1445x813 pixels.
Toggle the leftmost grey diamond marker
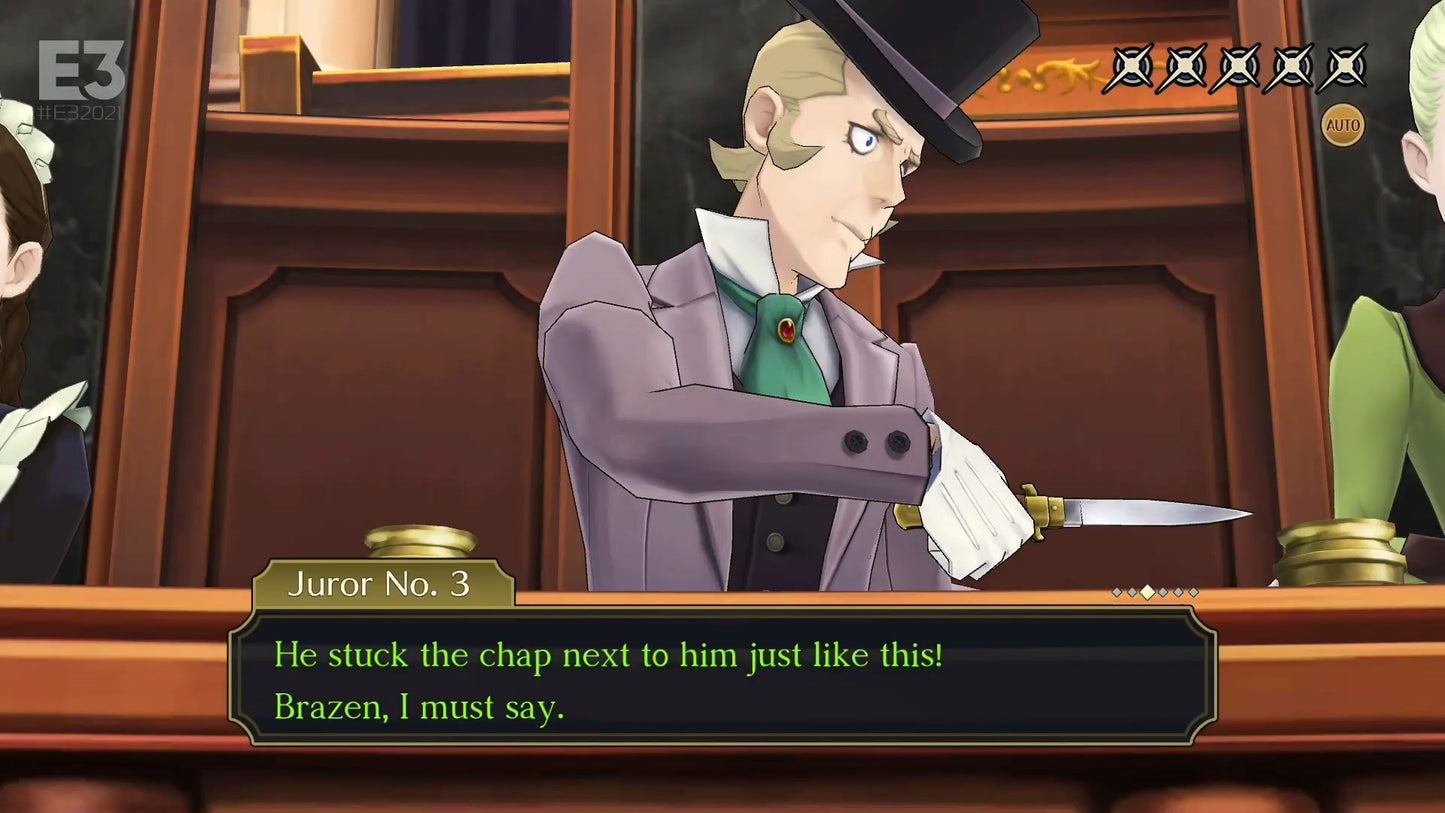point(1115,592)
